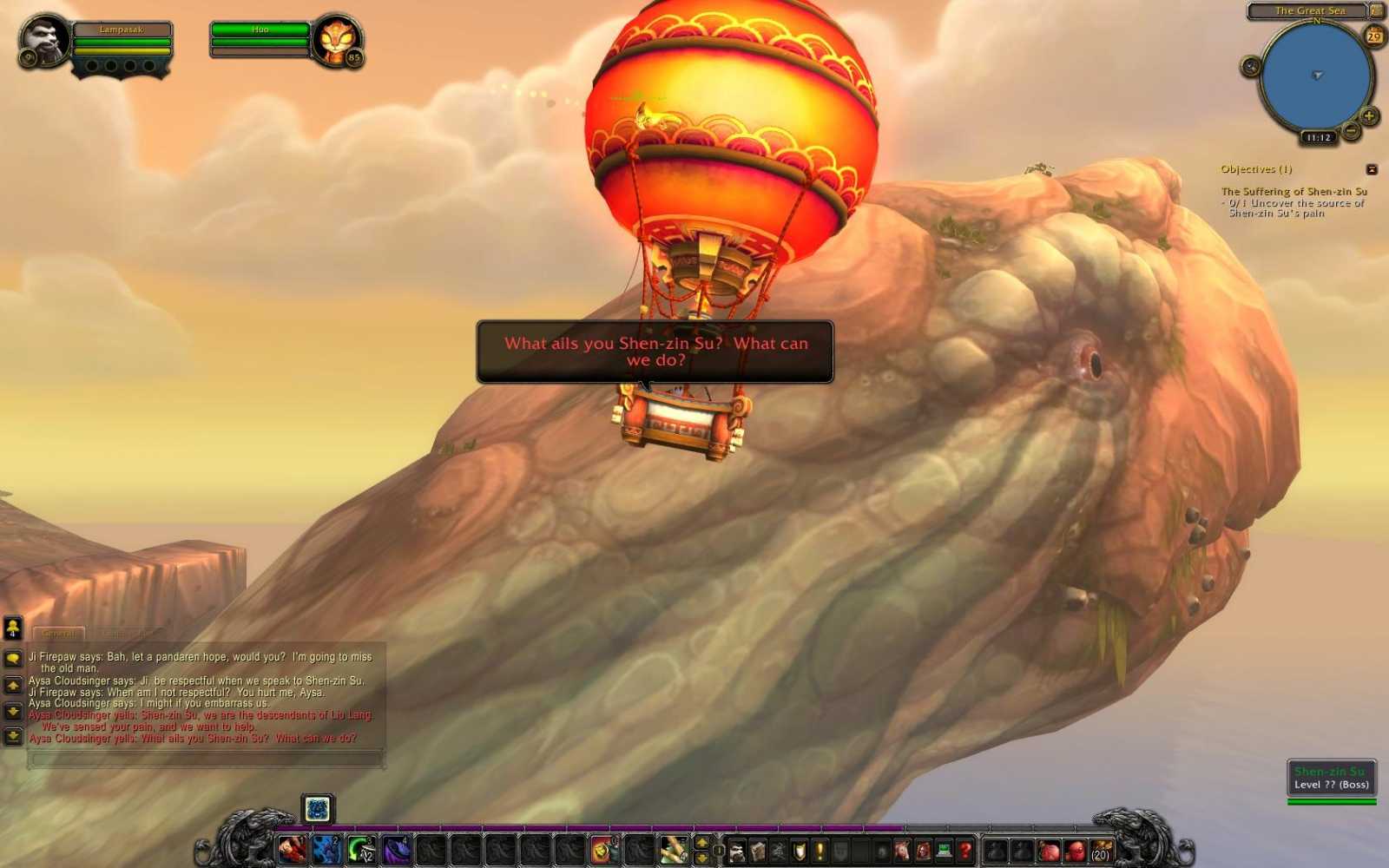This screenshot has width=1389, height=868.
Task: Open the red Help question mark icon
Action: pyautogui.click(x=966, y=849)
